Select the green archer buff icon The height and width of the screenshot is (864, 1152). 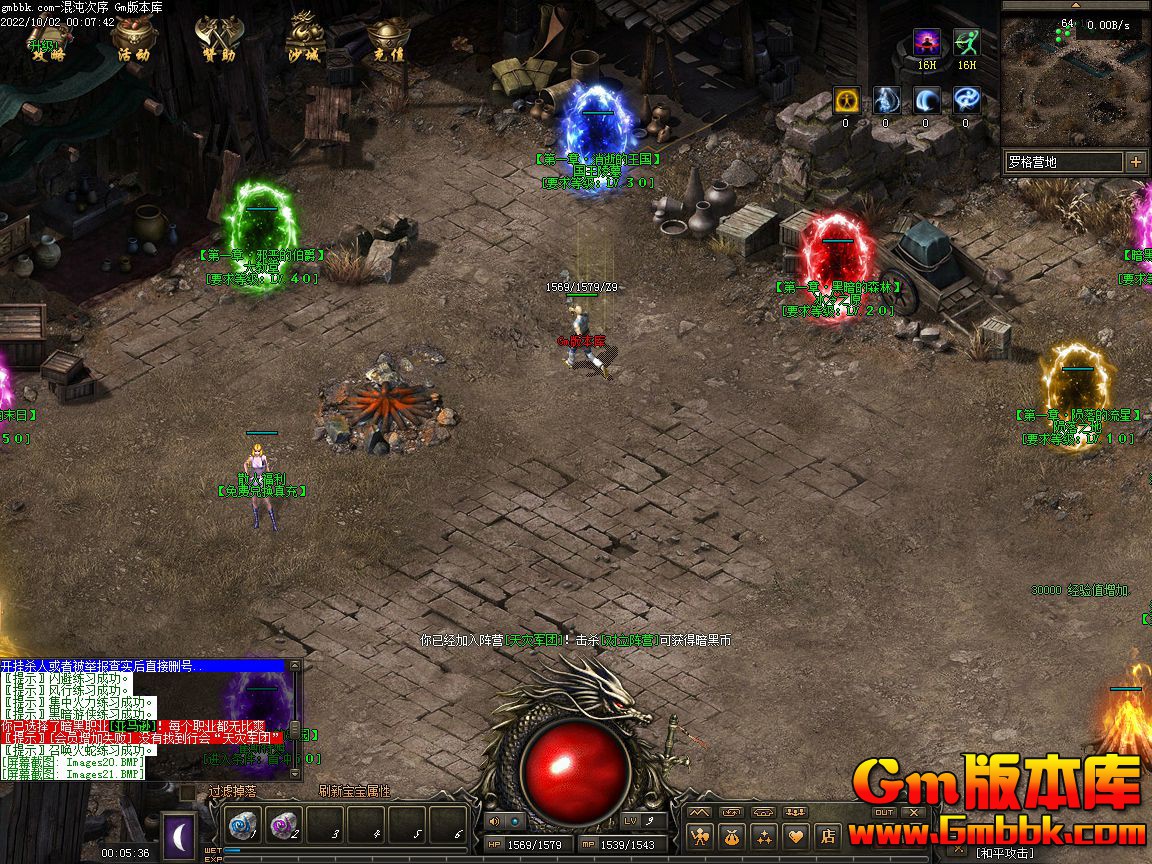pyautogui.click(x=966, y=43)
